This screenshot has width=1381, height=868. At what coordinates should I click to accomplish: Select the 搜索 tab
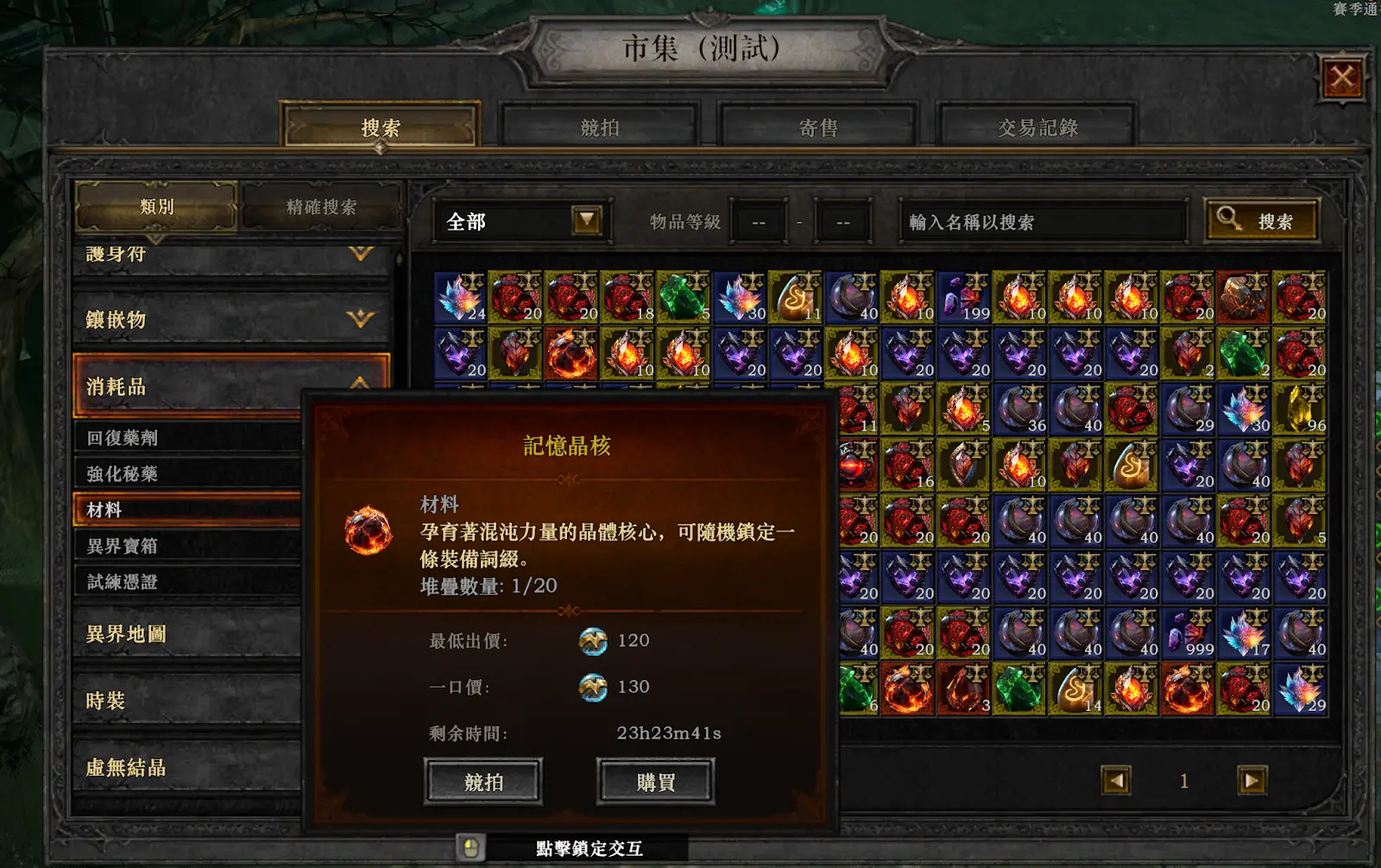pos(381,128)
